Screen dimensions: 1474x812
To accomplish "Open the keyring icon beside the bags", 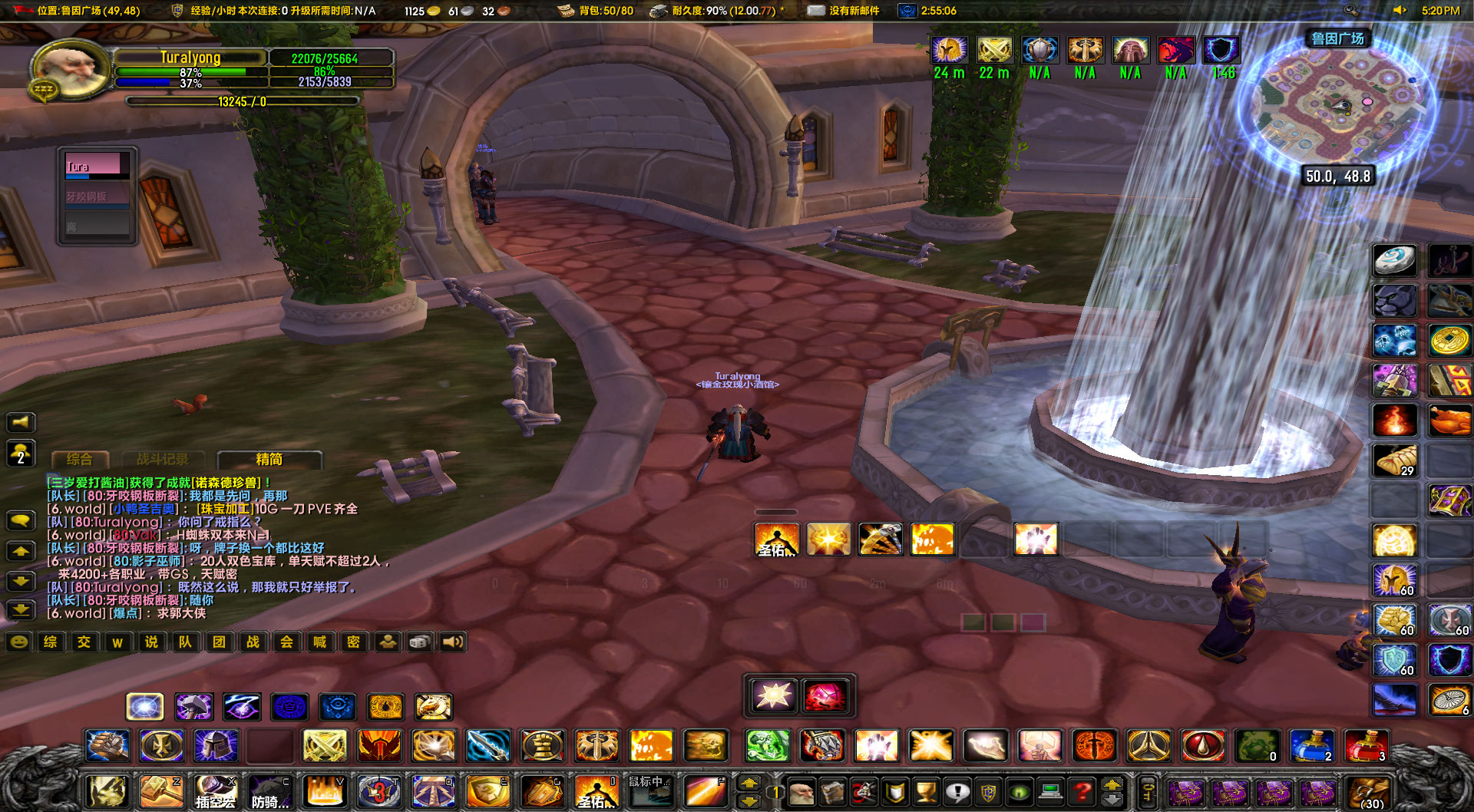I will click(x=1149, y=791).
